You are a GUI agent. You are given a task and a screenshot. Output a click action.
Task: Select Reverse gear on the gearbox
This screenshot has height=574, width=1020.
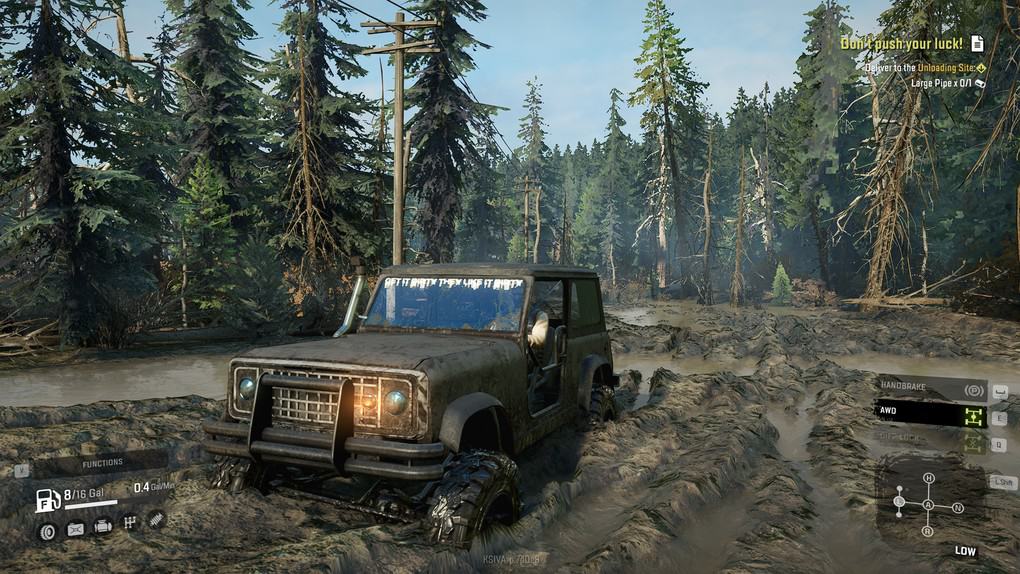click(928, 532)
